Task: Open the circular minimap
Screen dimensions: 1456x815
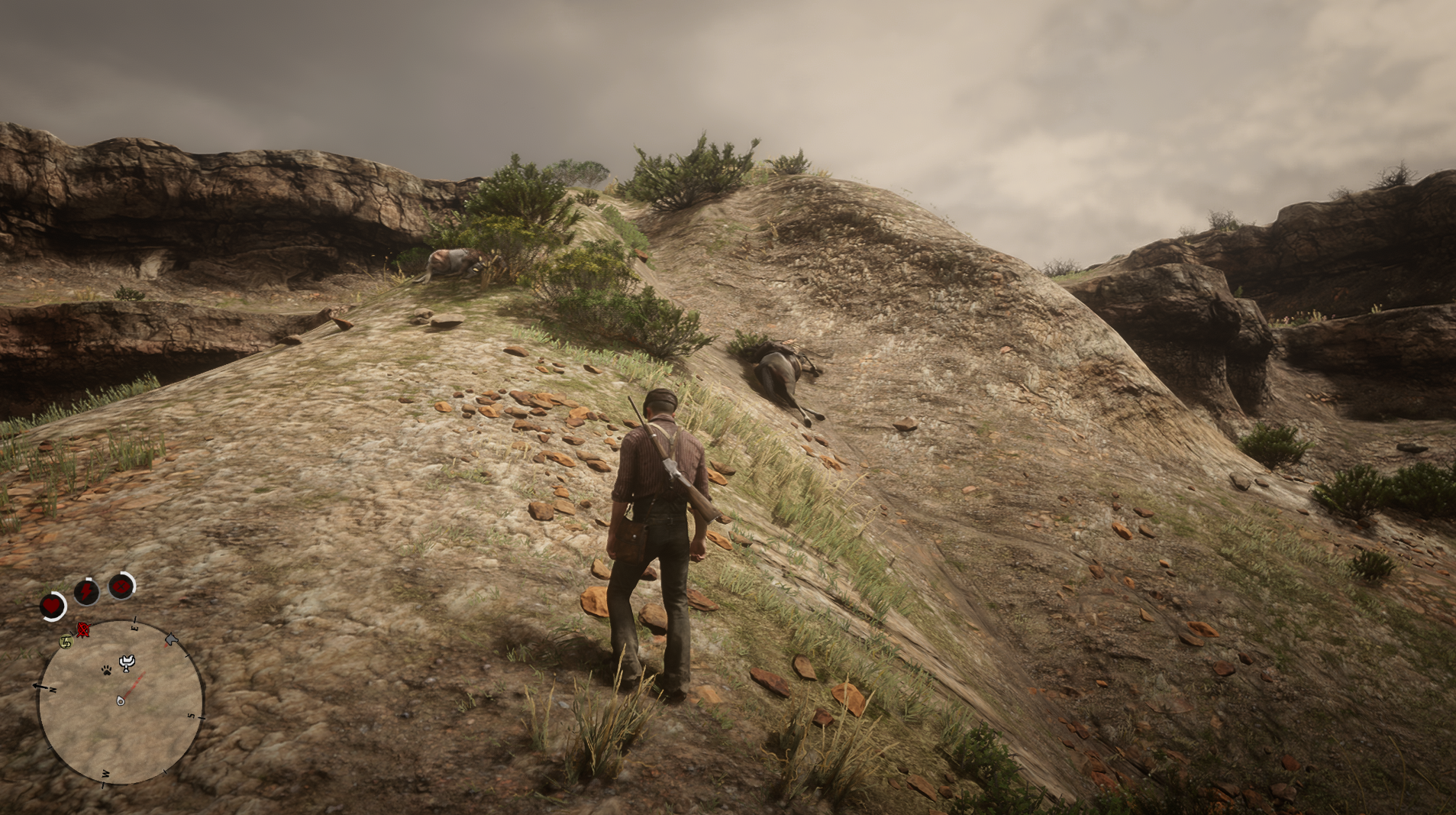Action: click(x=121, y=701)
